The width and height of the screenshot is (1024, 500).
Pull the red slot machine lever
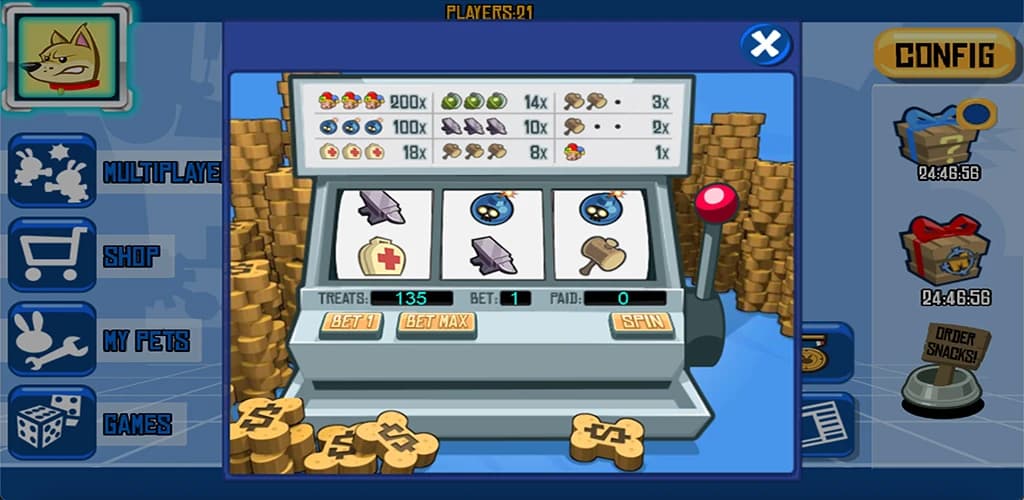point(716,204)
